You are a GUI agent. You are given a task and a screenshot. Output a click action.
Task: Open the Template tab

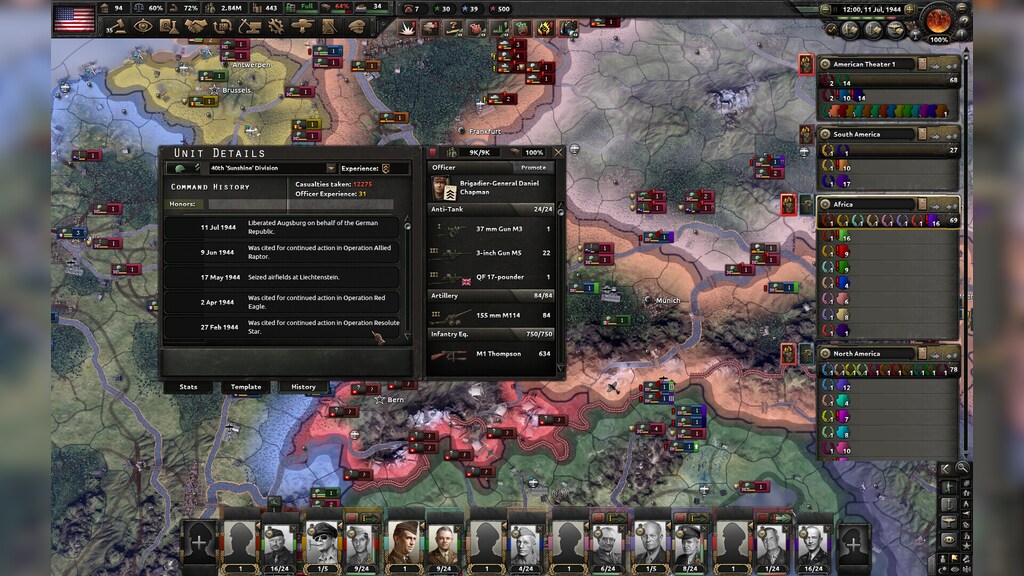(x=245, y=387)
